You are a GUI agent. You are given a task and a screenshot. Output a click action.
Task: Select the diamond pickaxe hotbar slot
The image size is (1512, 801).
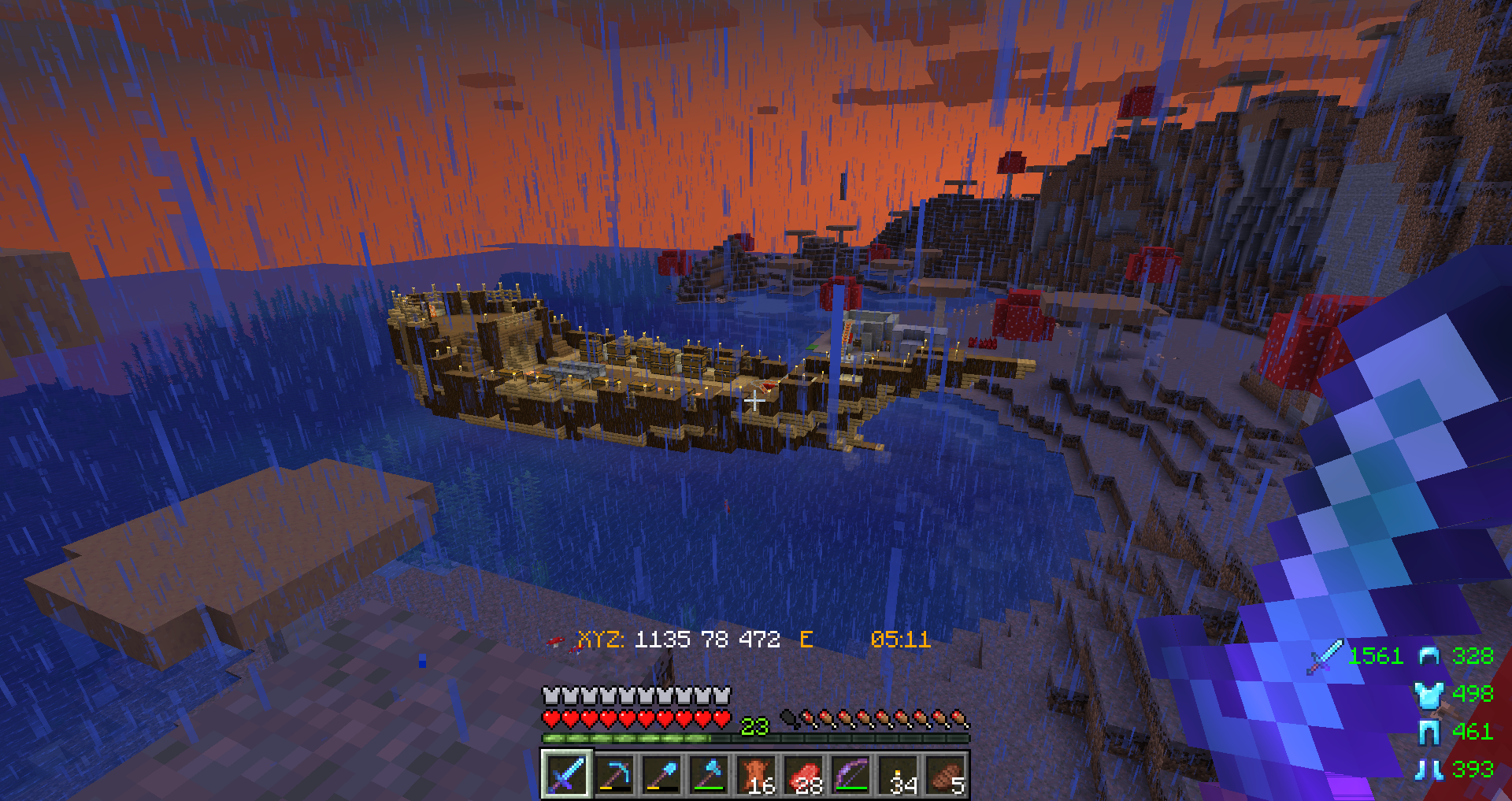(614, 774)
